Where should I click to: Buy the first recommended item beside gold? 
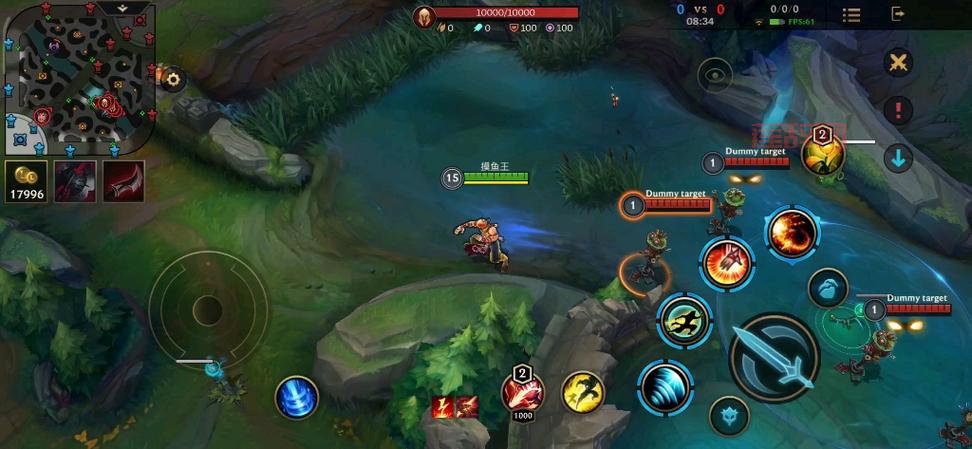point(75,181)
